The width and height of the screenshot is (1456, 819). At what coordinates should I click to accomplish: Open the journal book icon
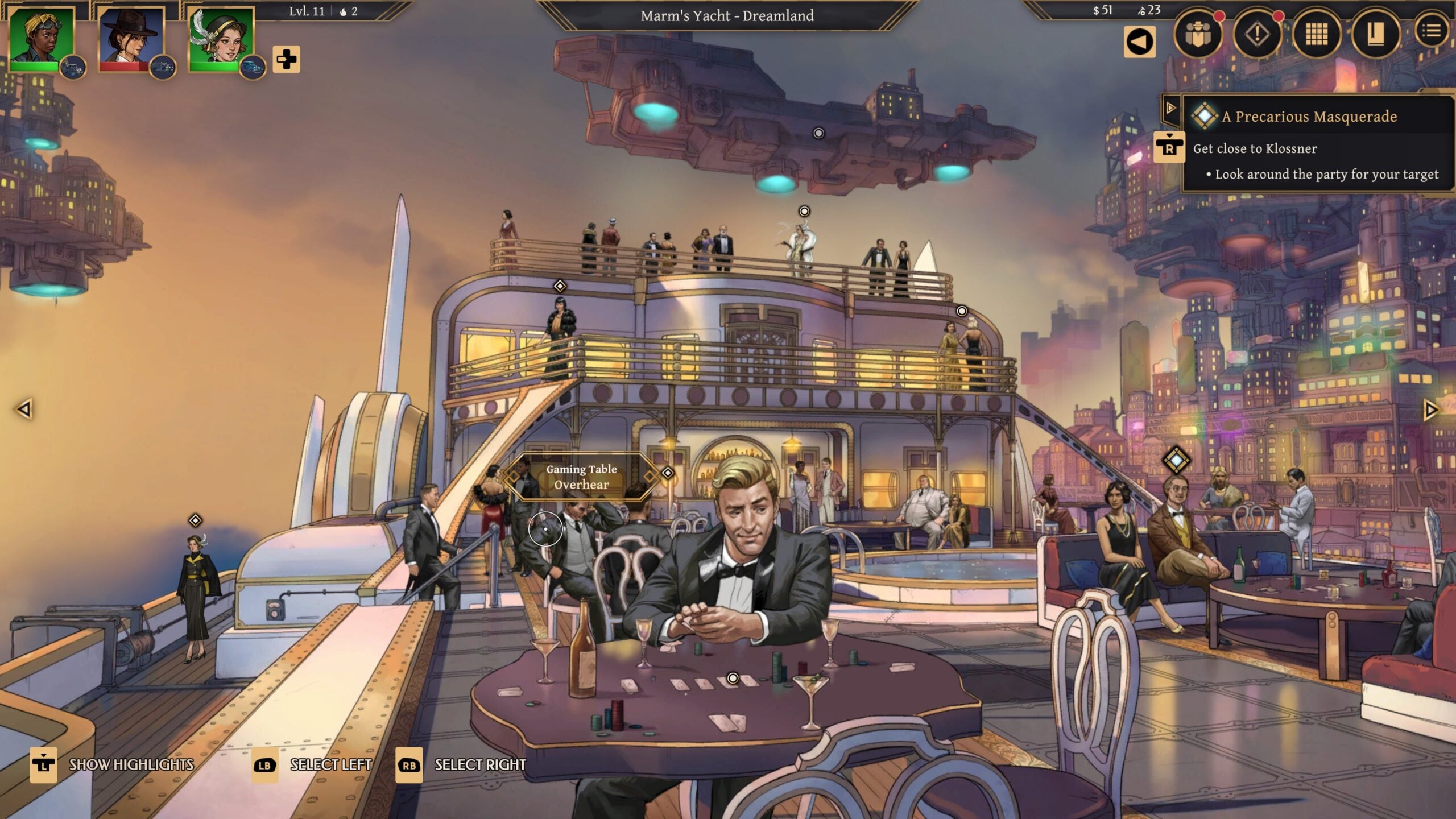[x=1375, y=35]
